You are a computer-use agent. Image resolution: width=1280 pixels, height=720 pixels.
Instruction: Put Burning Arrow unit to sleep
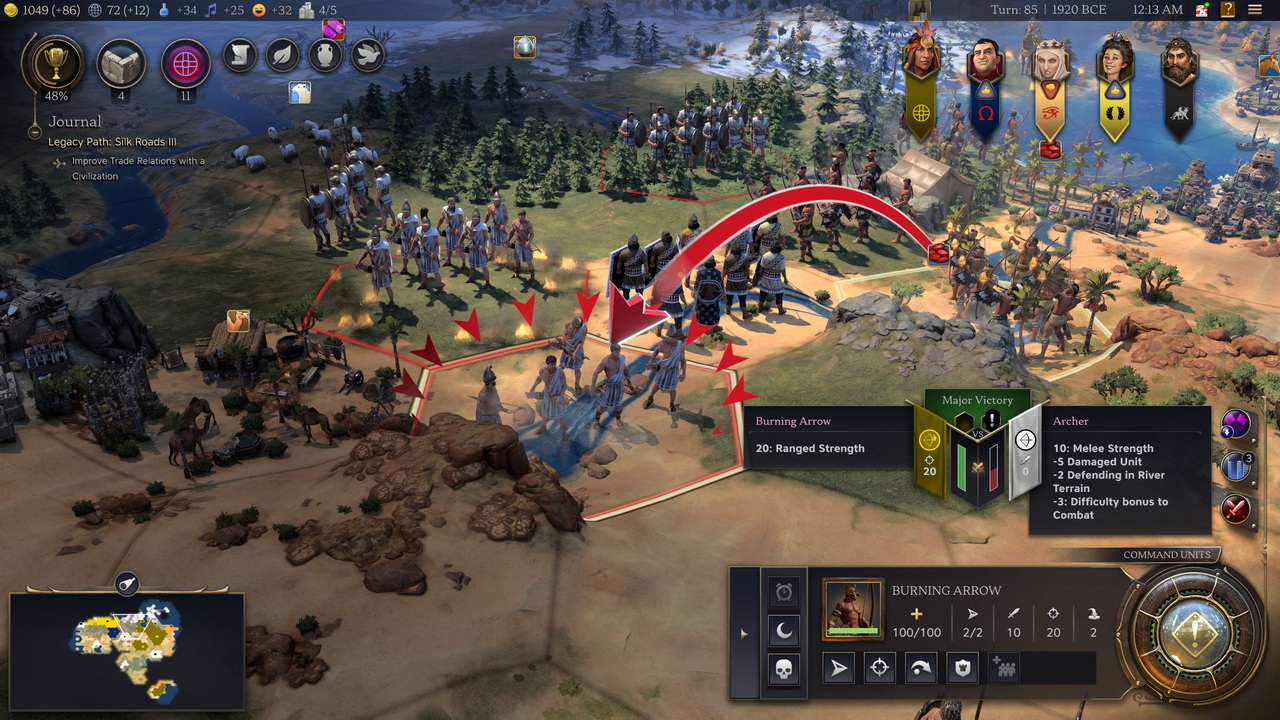[x=784, y=630]
